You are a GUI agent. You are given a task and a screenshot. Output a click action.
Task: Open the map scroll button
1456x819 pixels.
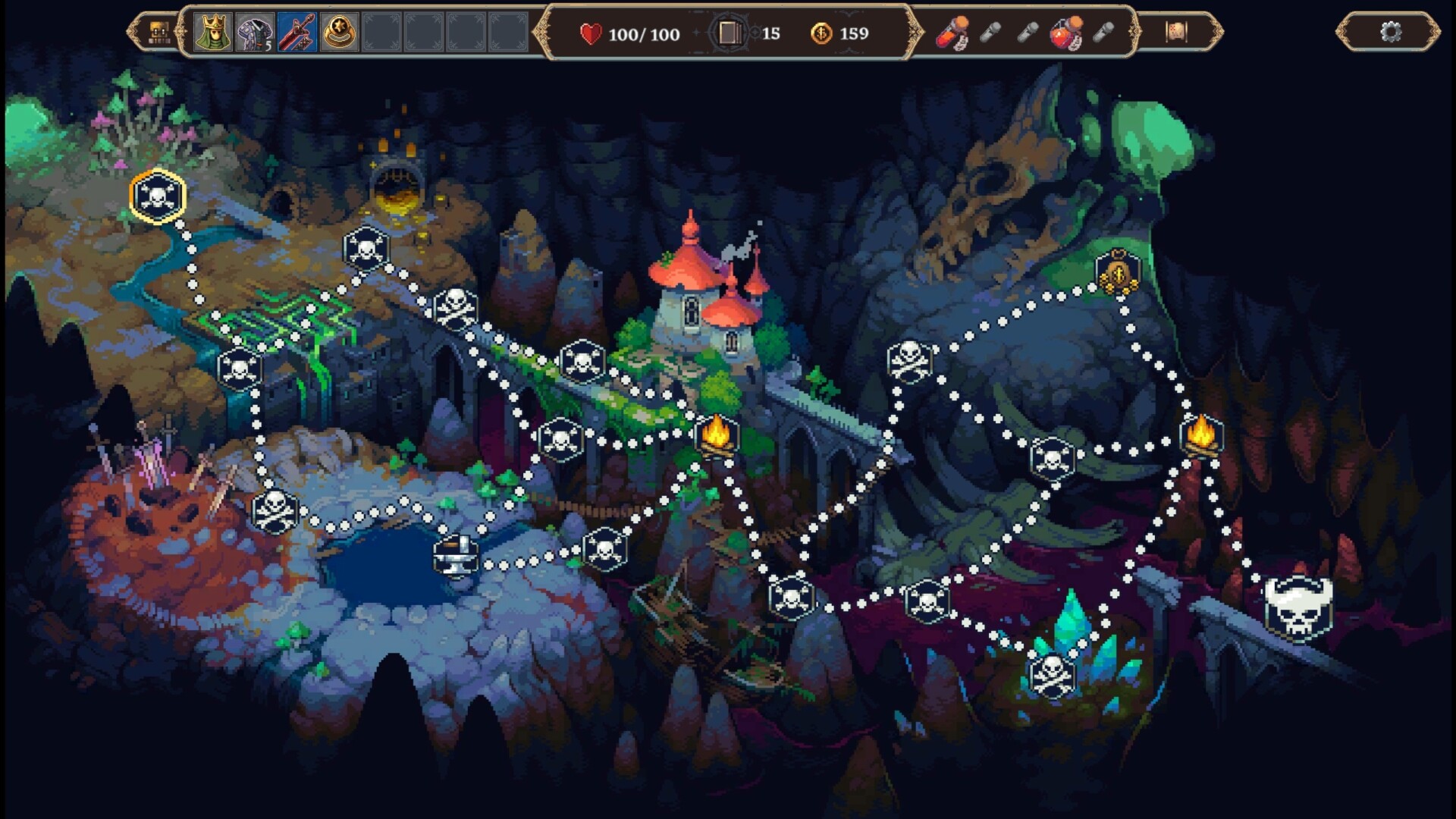click(1176, 32)
